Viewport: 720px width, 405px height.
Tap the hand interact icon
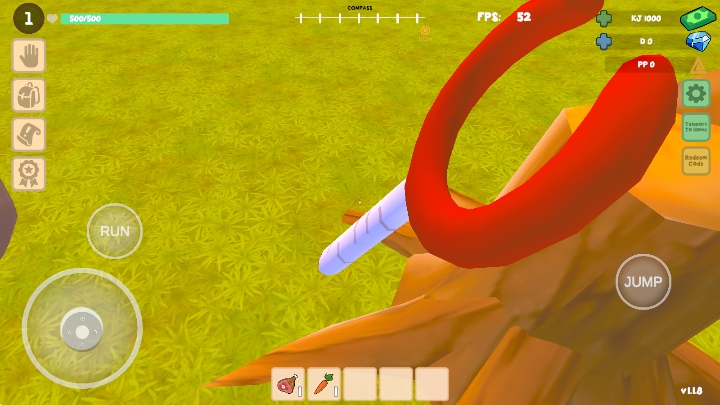point(28,56)
